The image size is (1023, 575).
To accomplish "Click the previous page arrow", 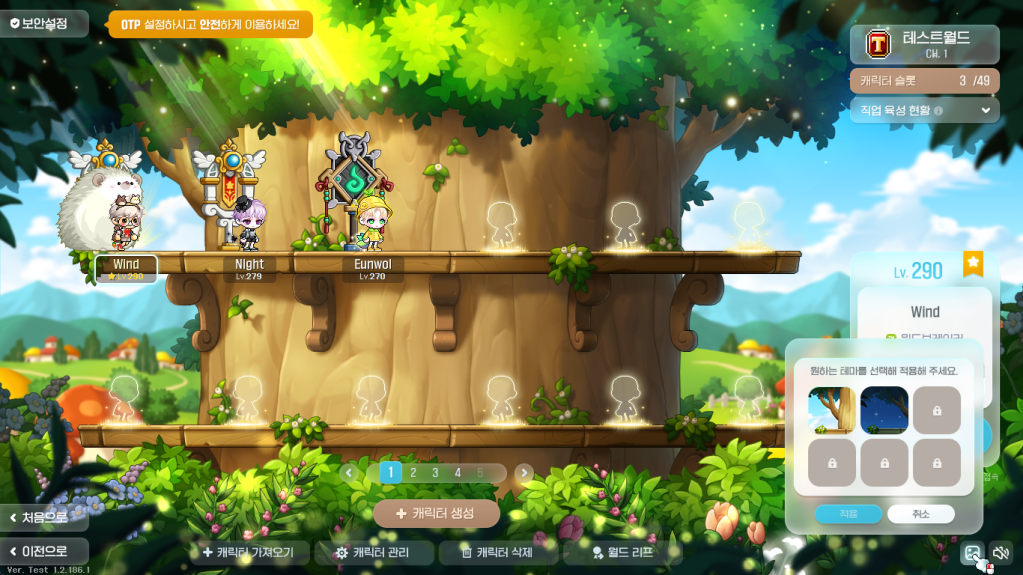I will click(x=349, y=473).
